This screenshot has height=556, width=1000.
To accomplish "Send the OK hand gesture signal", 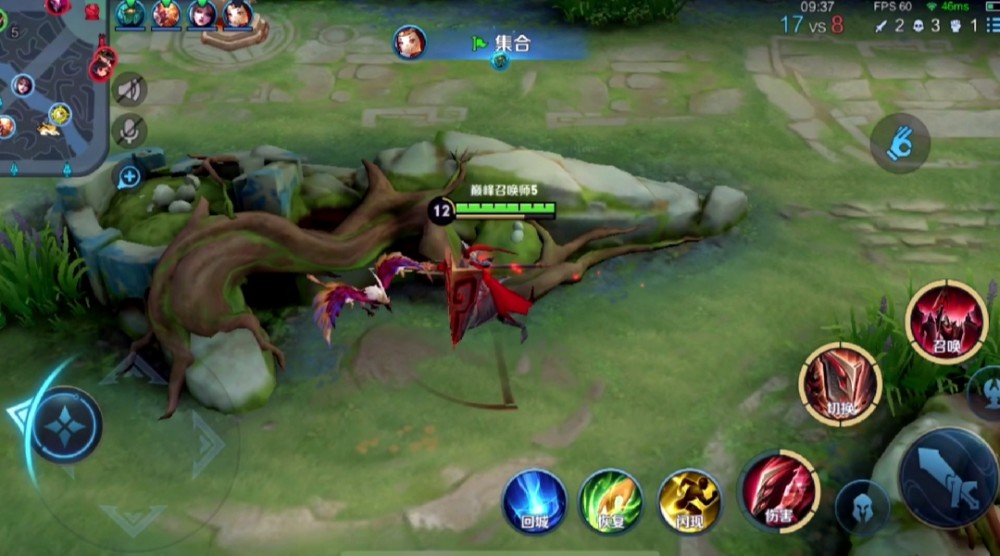I will pos(900,143).
